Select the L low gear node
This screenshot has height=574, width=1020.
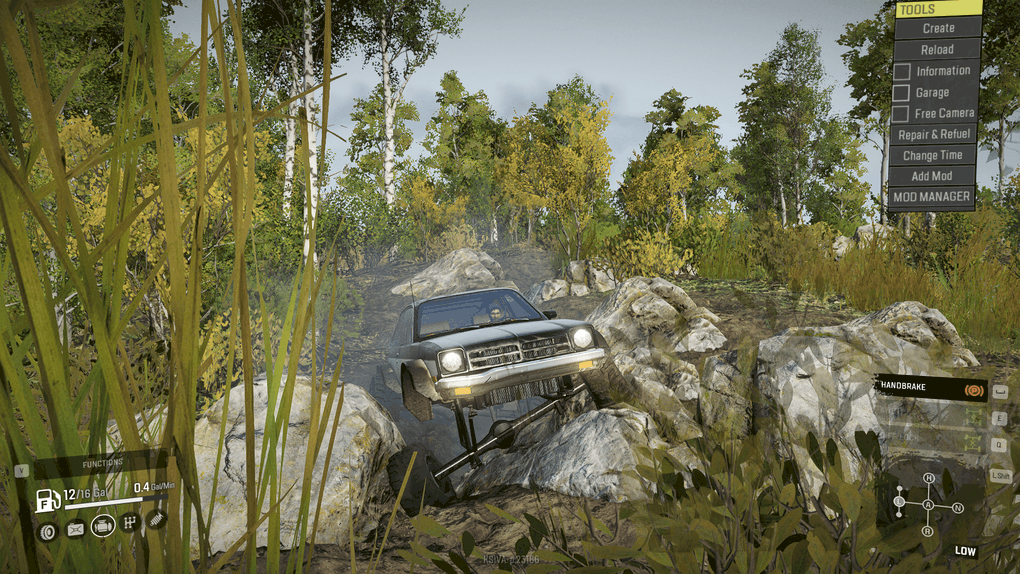point(899,501)
